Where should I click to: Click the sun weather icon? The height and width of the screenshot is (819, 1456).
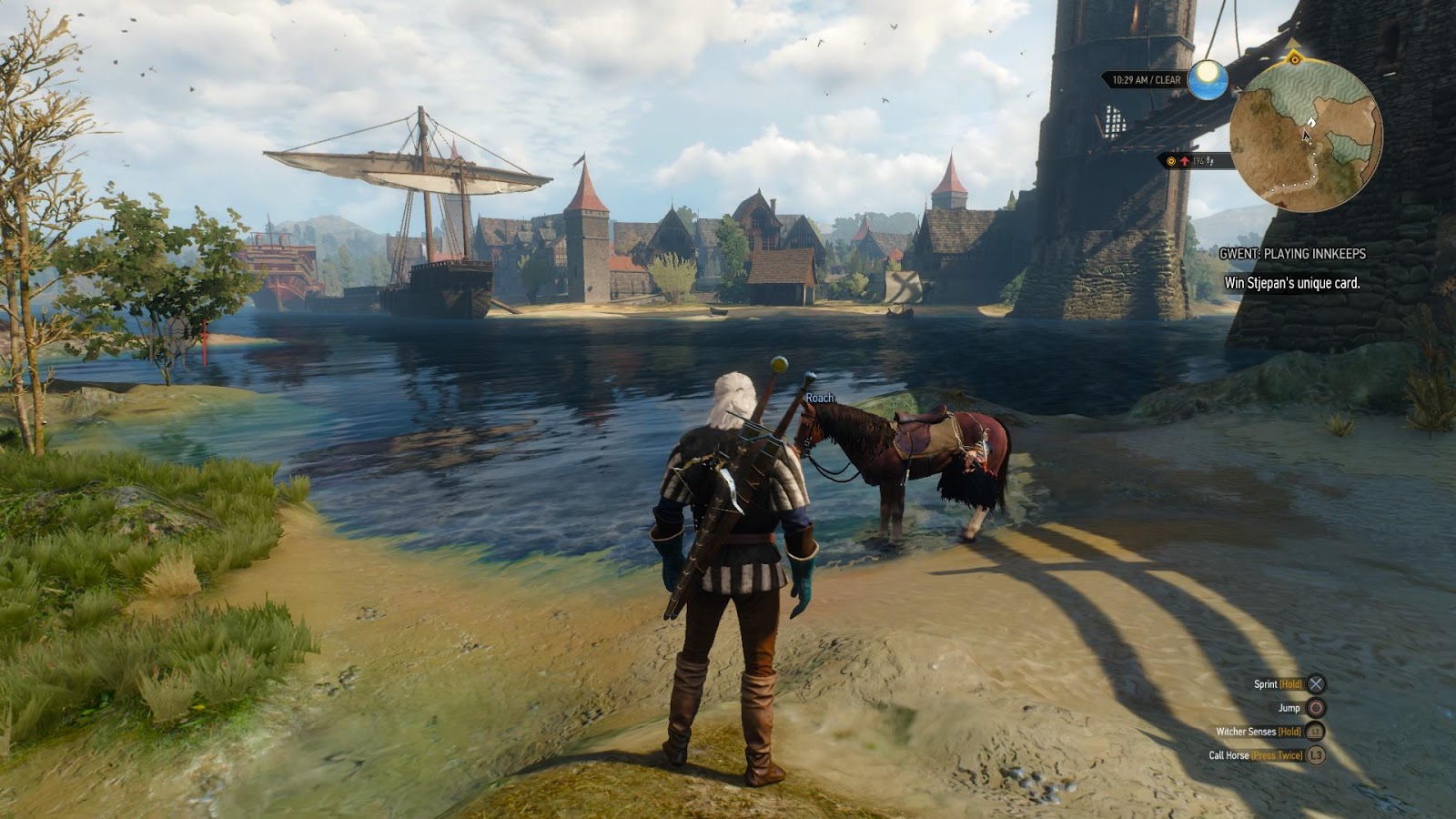[1208, 80]
